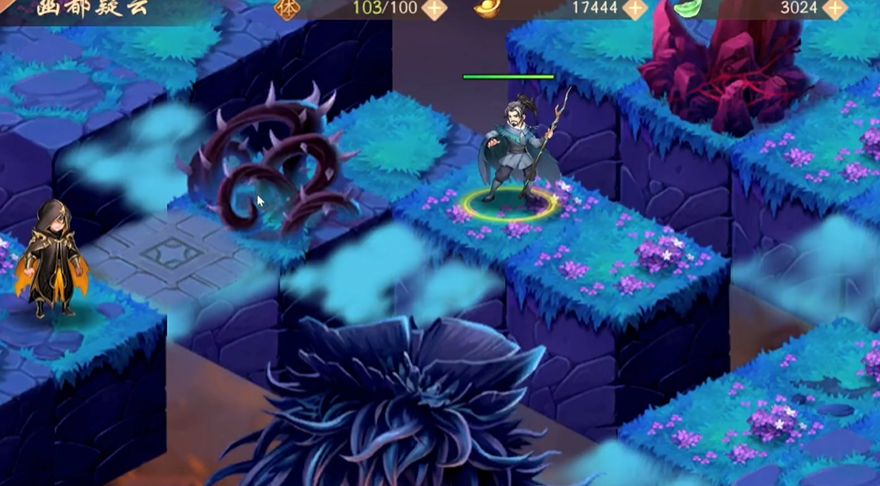
Task: Add gold ingots with the plus button
Action: (x=635, y=9)
